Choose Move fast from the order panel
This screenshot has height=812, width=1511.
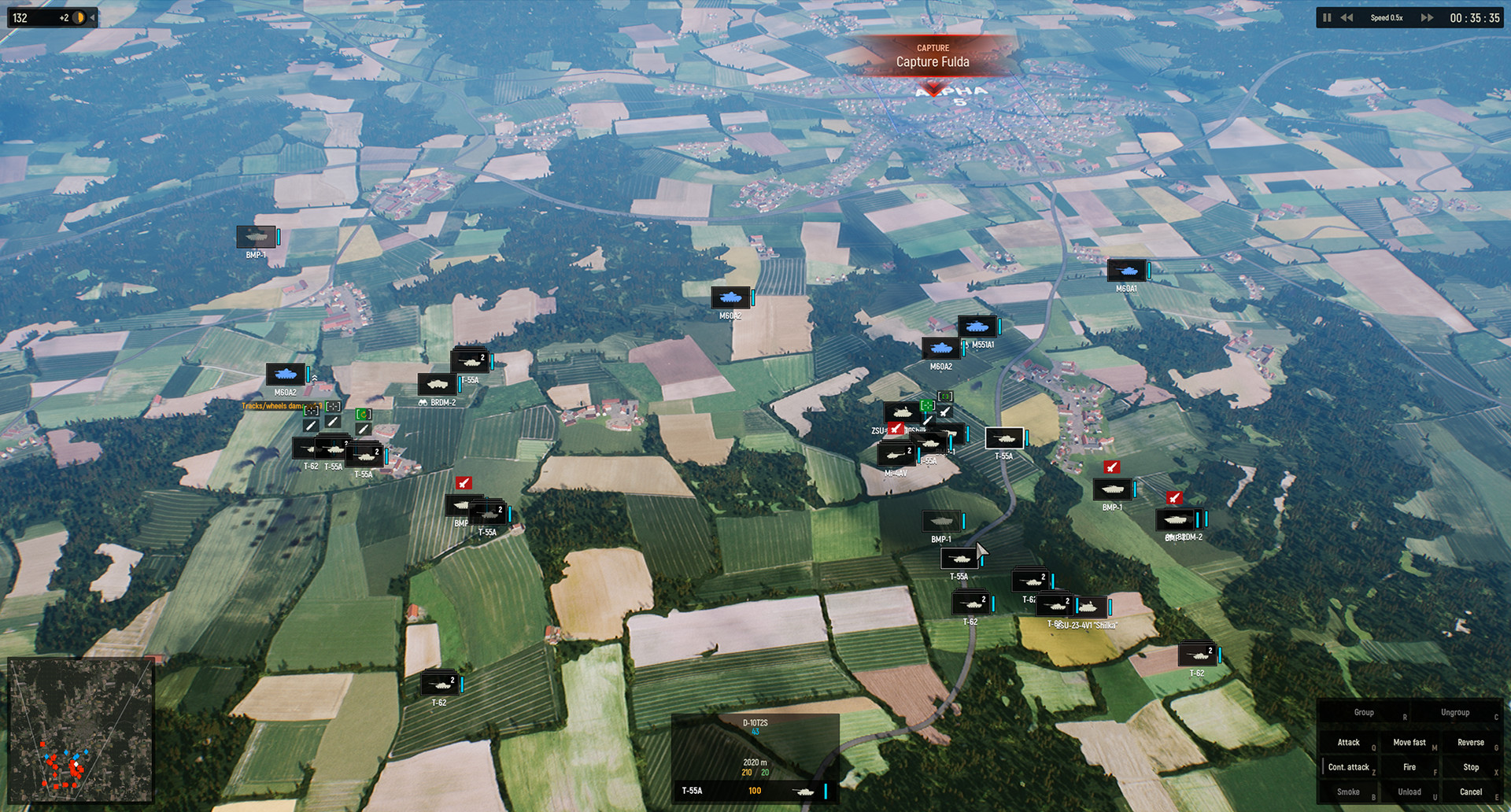pos(1409,742)
